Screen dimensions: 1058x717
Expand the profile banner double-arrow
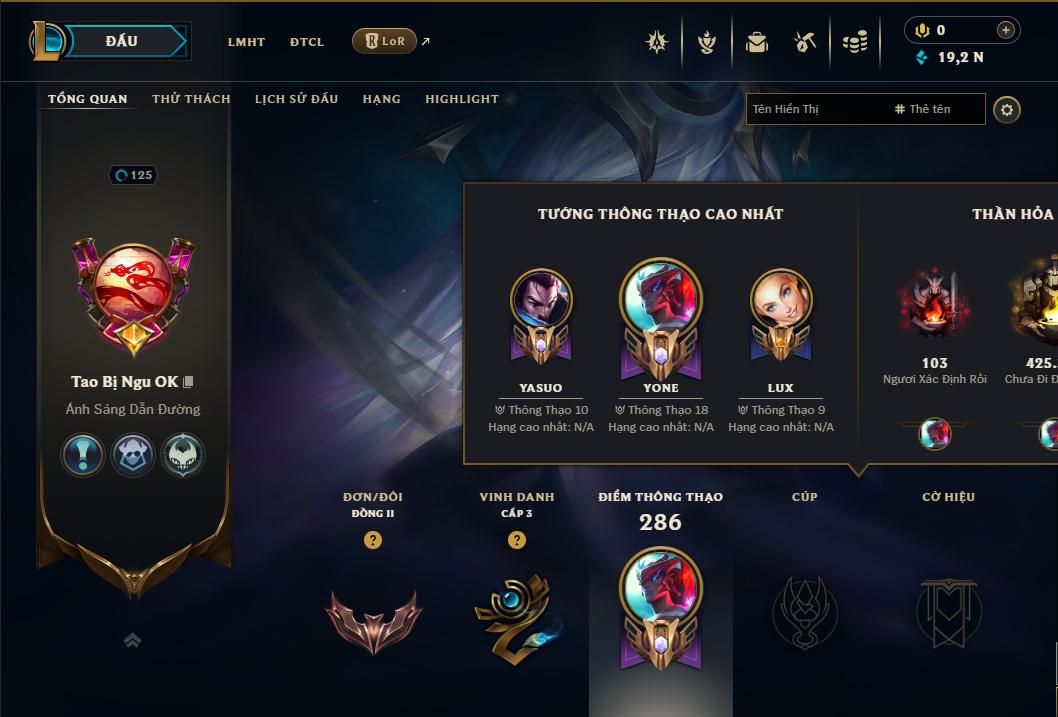[x=132, y=640]
